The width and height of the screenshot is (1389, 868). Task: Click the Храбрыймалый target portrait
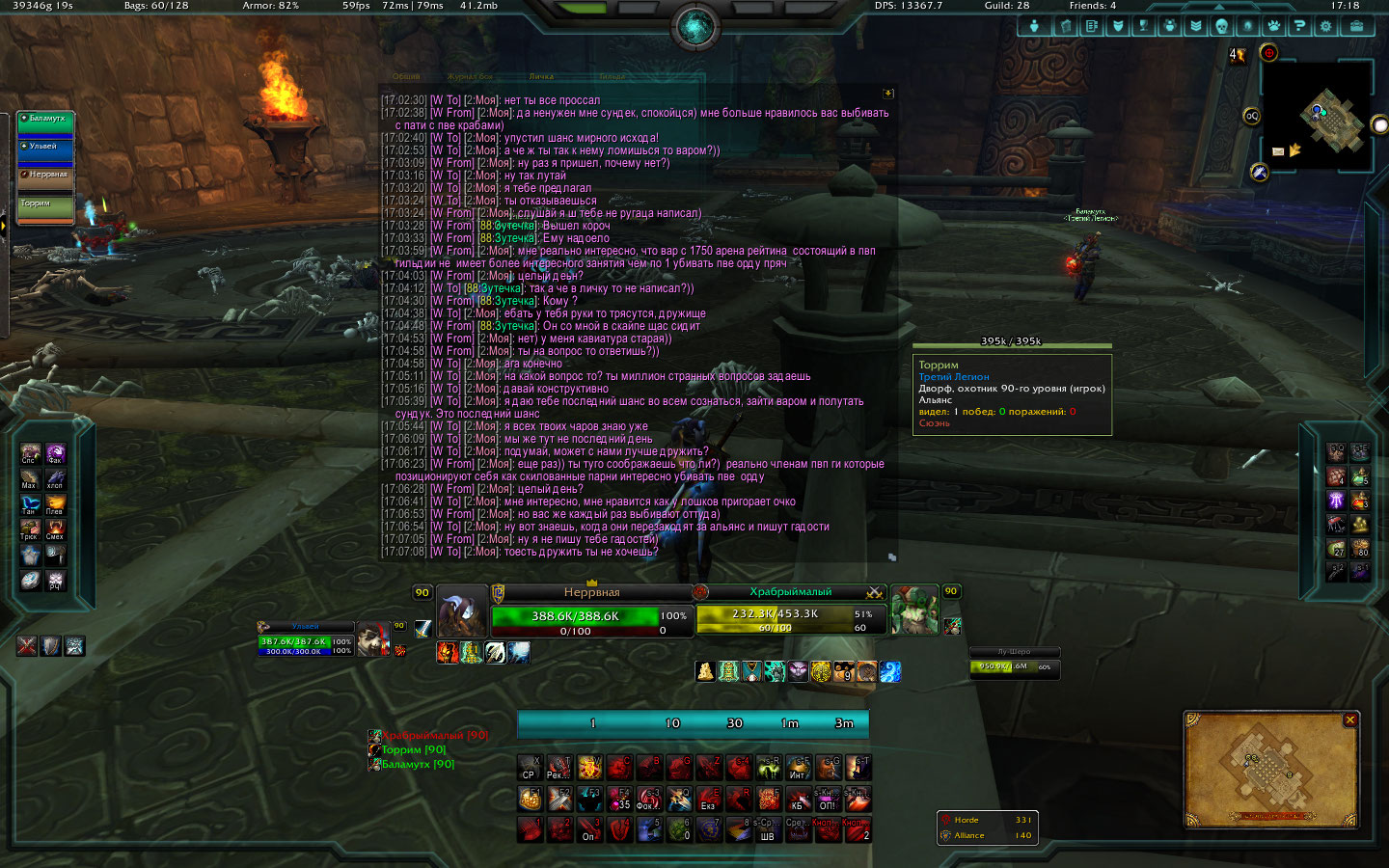point(913,610)
